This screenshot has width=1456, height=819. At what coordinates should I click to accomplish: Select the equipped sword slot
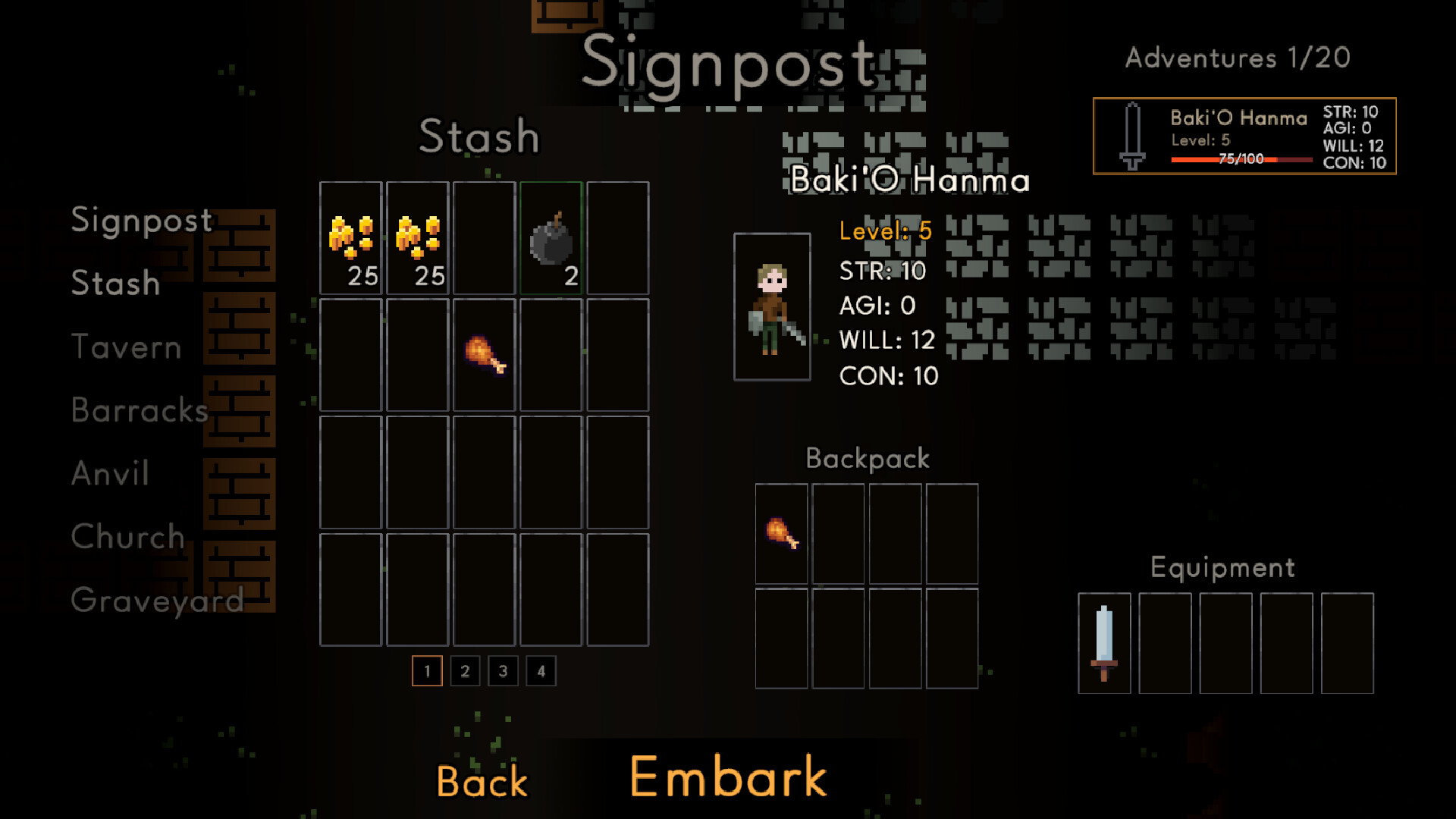(x=1104, y=643)
